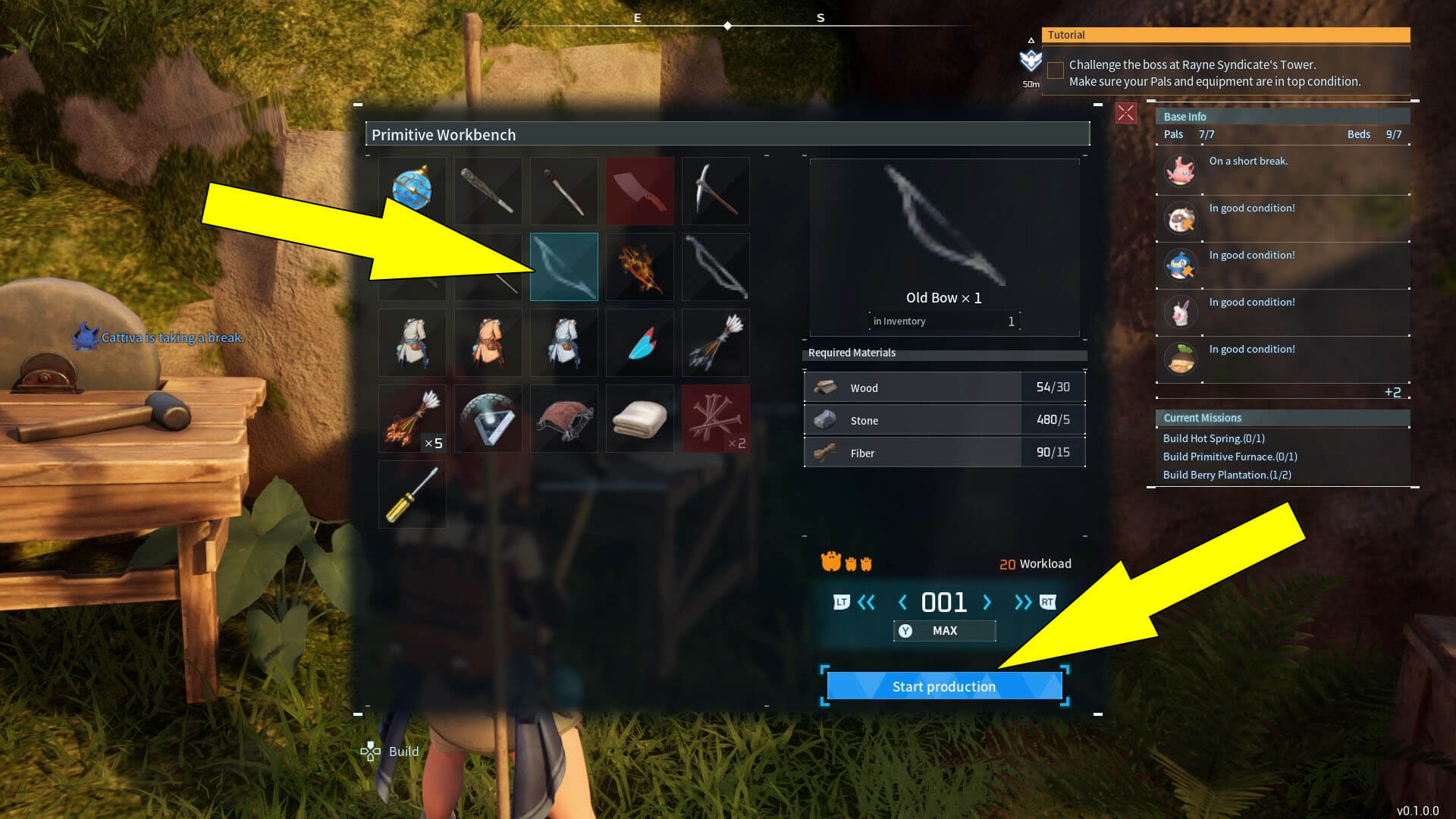Select the blue Glider recipe
Screen dimensions: 1456x819
[x=639, y=342]
